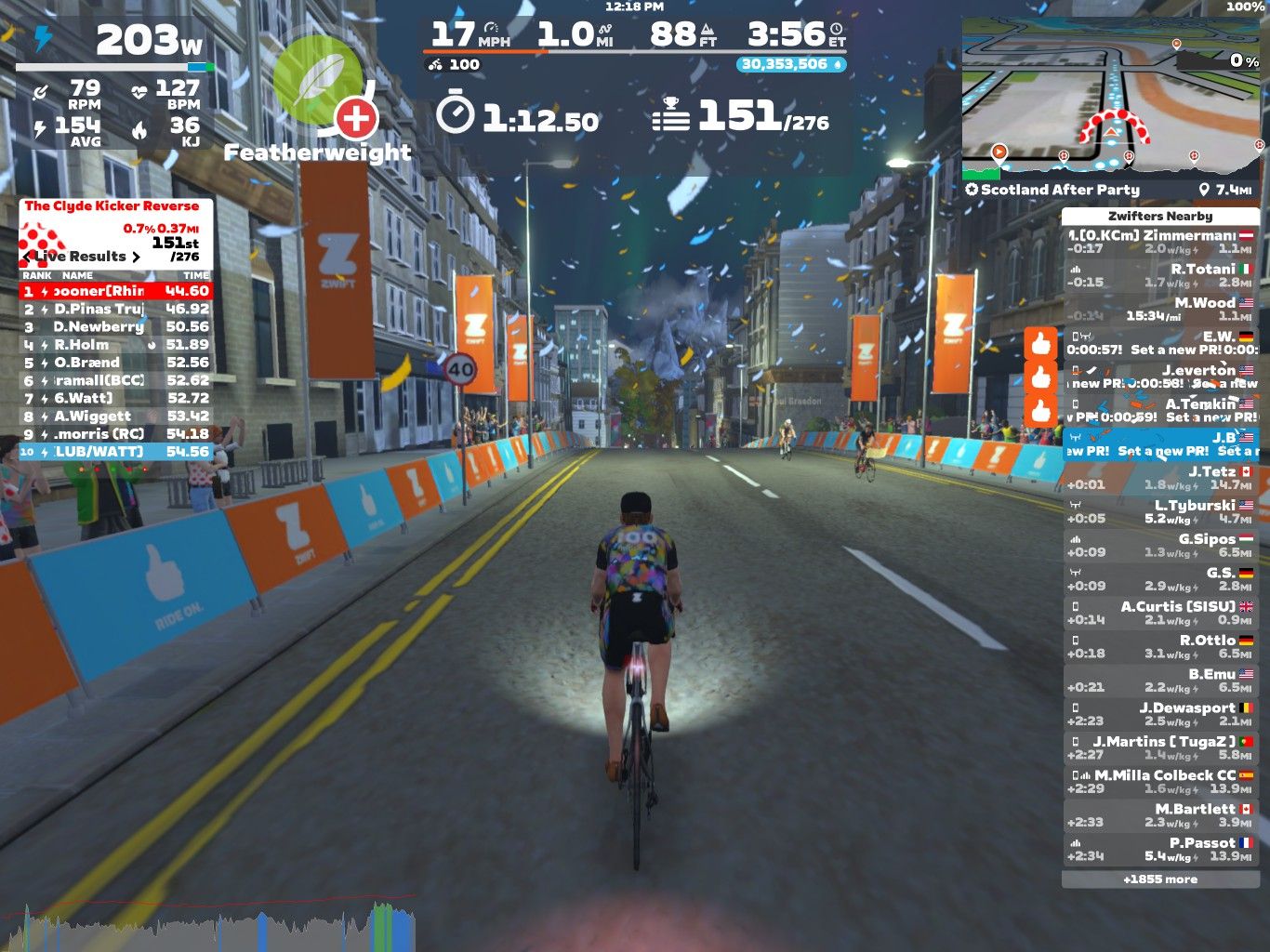Select R.Ottlo in the riders list
This screenshot has height=952, width=1270.
point(1160,646)
